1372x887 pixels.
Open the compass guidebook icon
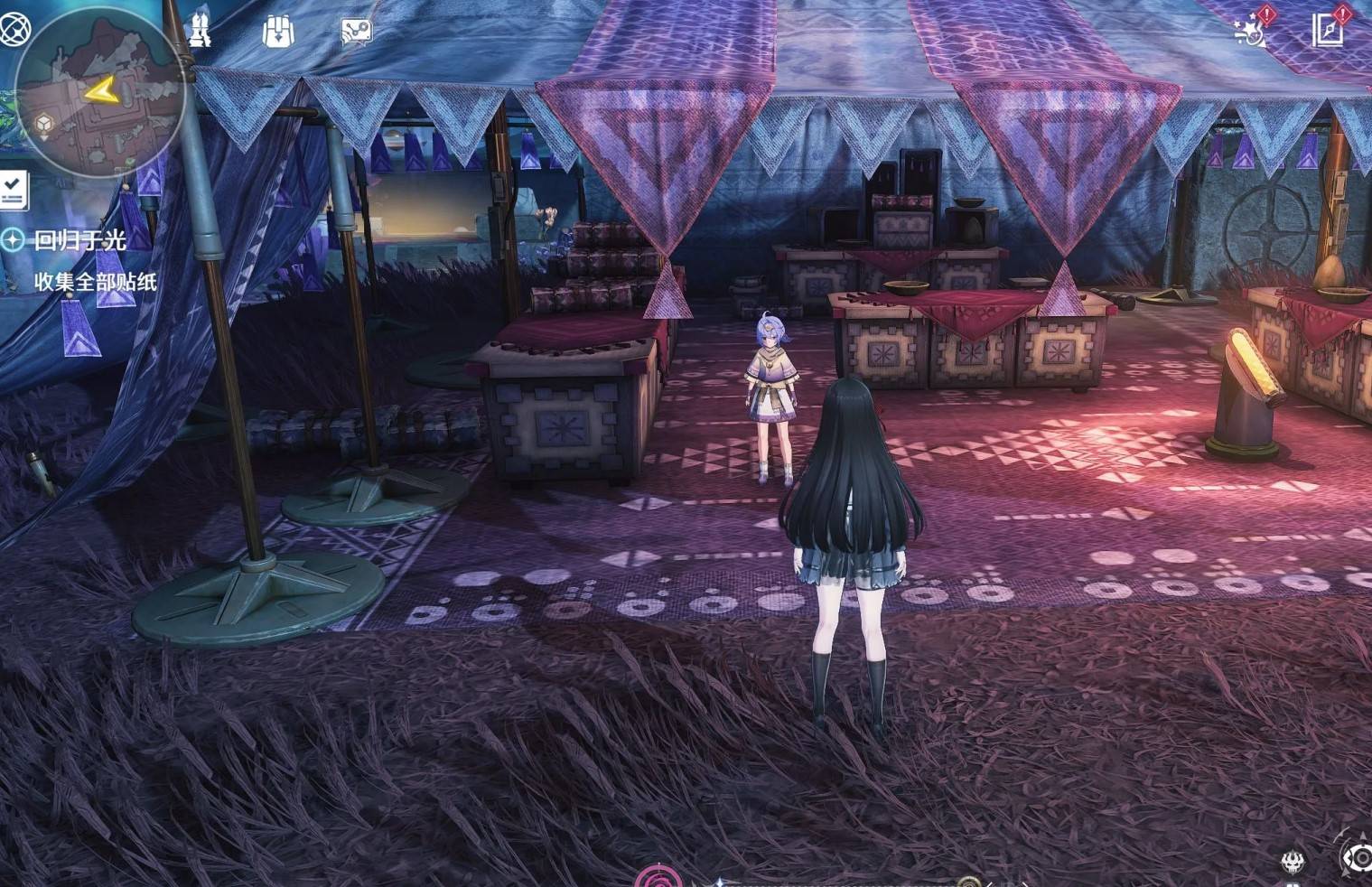coord(1328,30)
